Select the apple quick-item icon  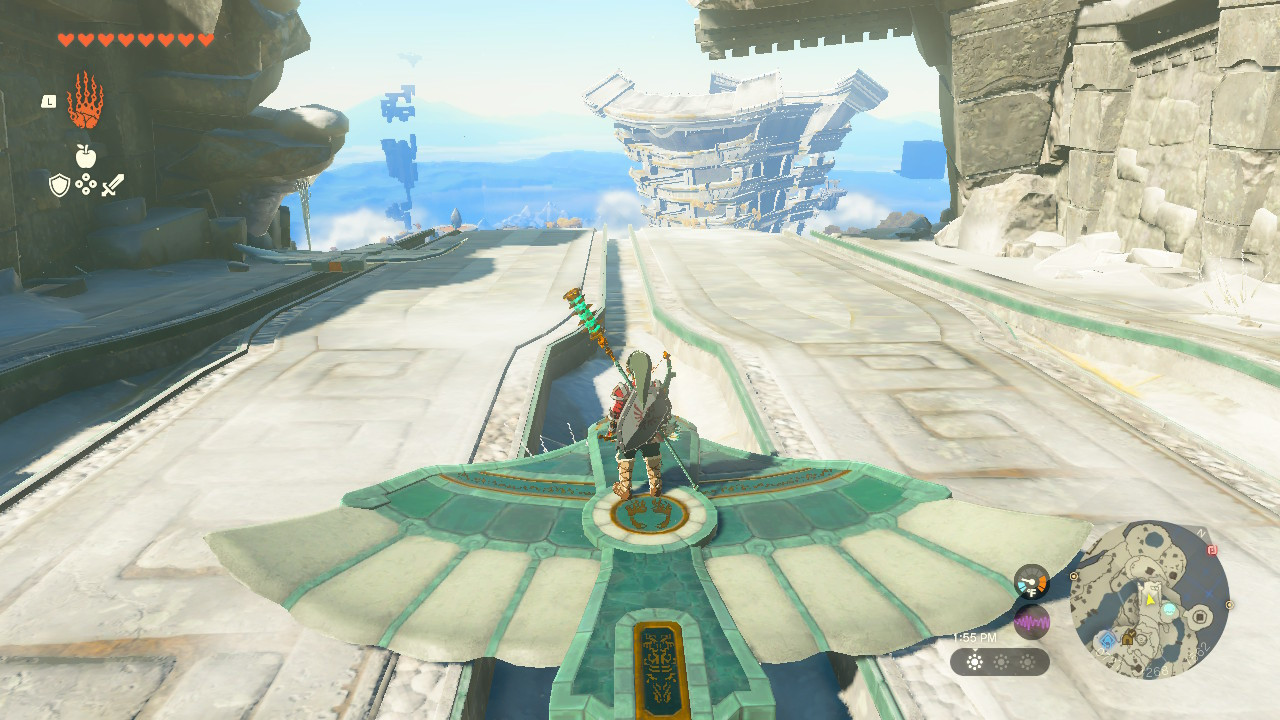[85, 155]
